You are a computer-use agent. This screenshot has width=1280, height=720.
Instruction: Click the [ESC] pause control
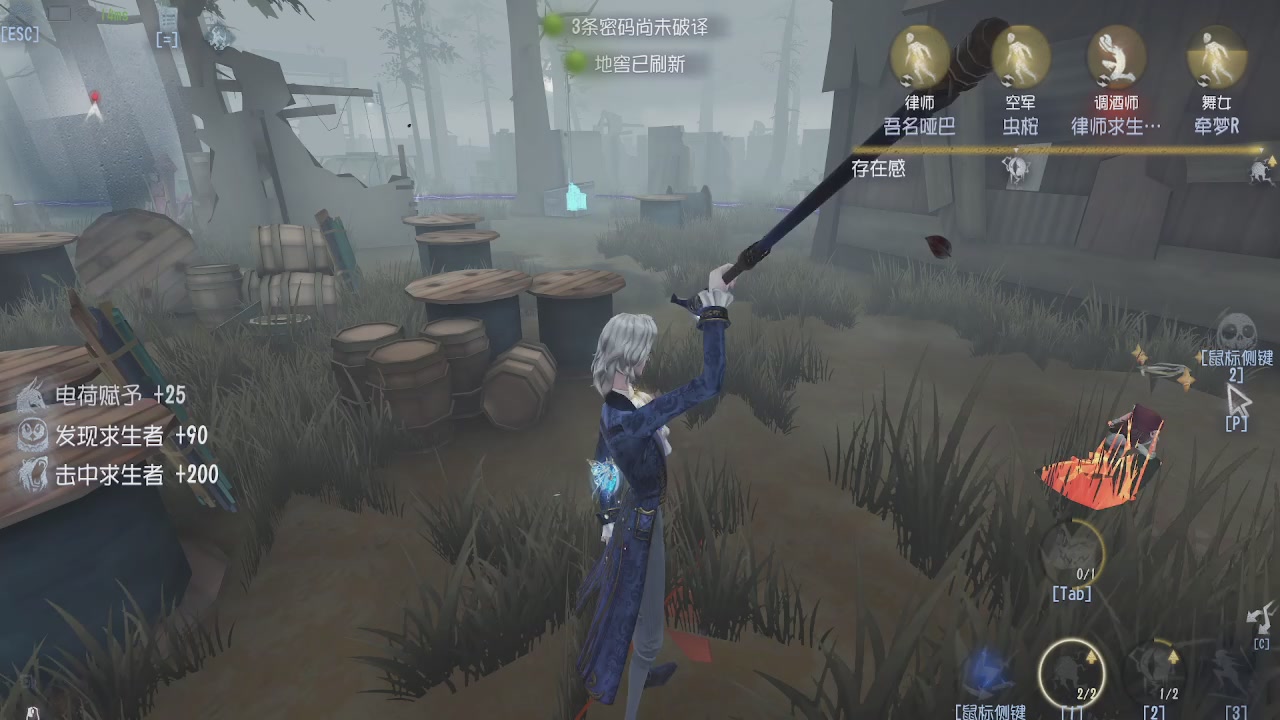[20, 33]
